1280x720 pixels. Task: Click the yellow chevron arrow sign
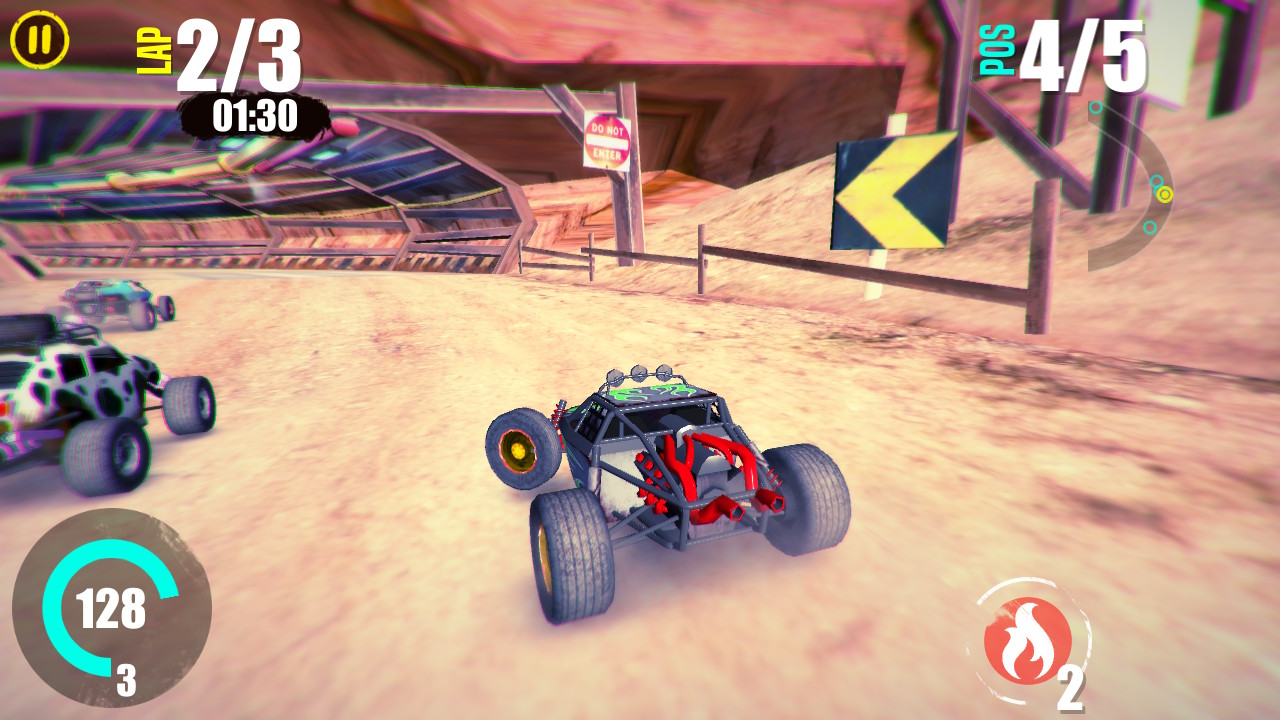pyautogui.click(x=888, y=190)
